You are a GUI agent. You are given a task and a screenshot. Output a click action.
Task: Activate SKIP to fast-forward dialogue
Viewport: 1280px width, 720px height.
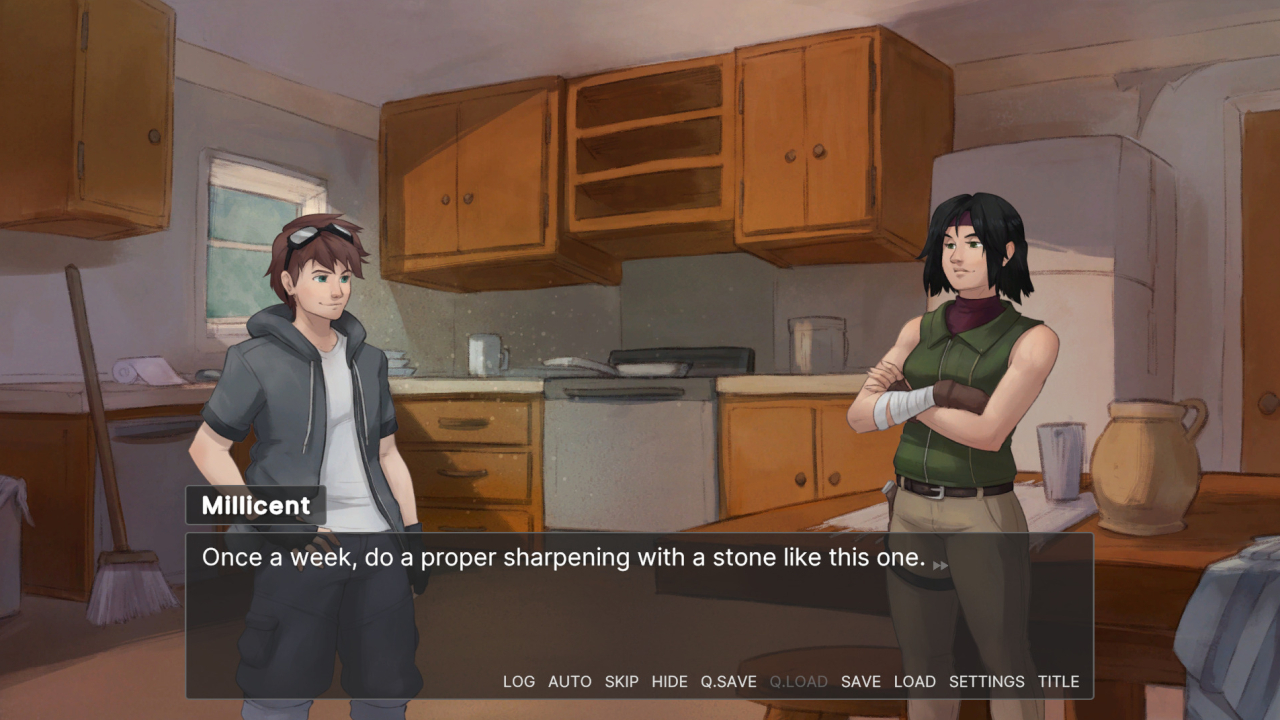[621, 682]
